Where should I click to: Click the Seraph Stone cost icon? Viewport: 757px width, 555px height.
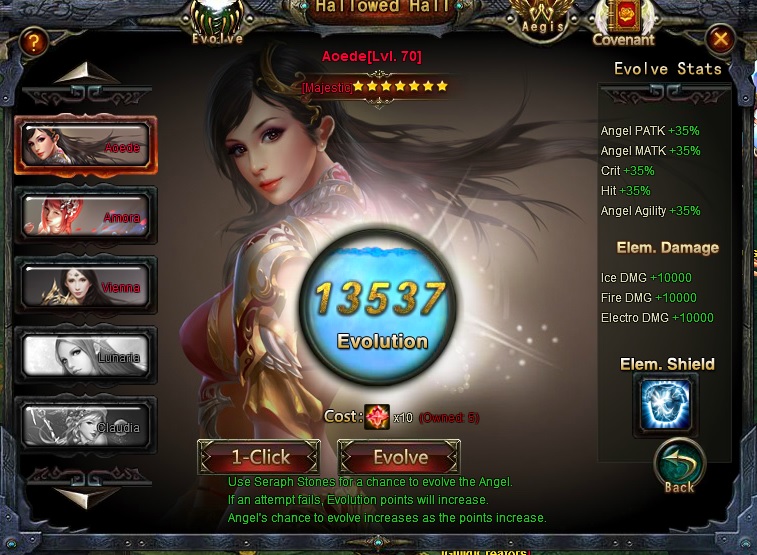[377, 417]
